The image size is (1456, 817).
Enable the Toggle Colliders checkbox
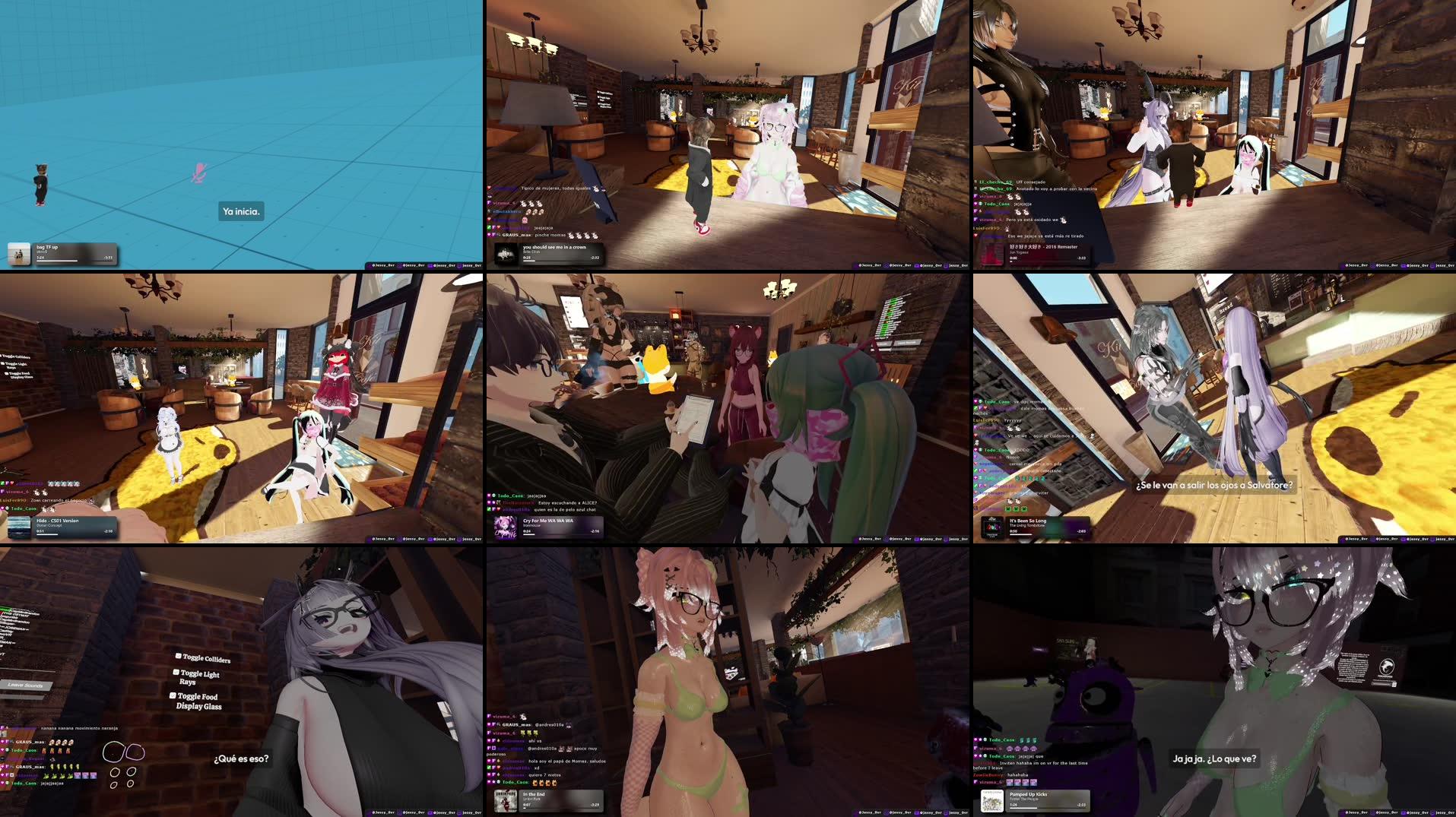(178, 657)
